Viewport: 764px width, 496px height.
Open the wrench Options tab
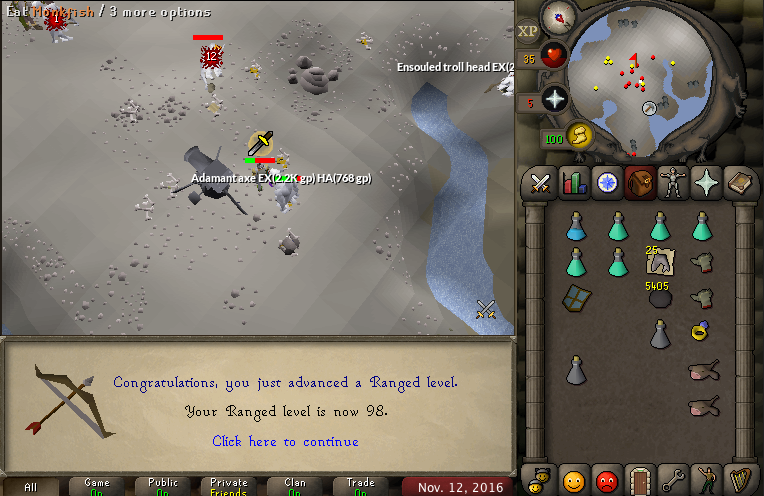pos(672,477)
